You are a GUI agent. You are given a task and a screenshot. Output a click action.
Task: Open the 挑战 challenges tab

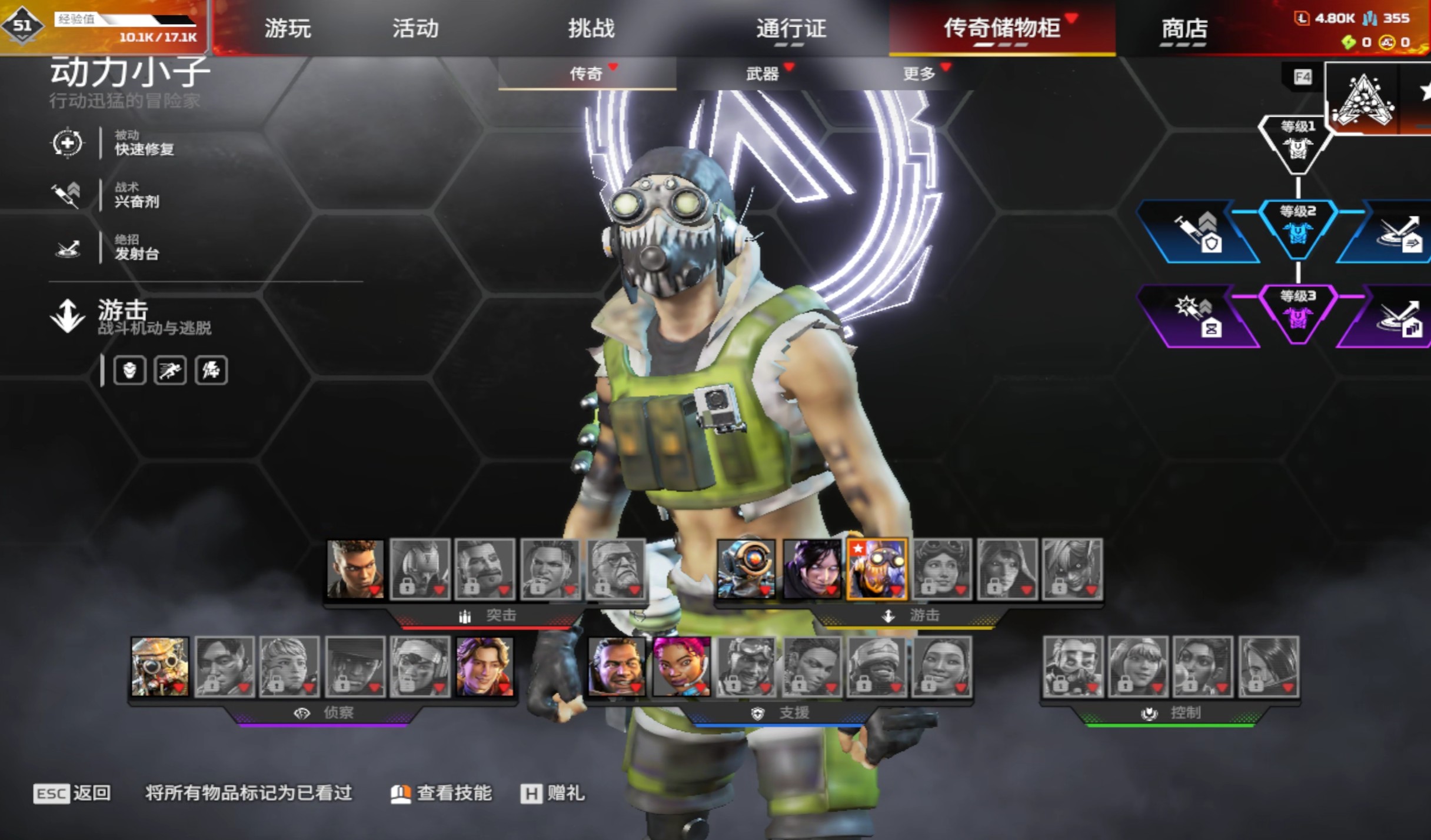[x=591, y=28]
